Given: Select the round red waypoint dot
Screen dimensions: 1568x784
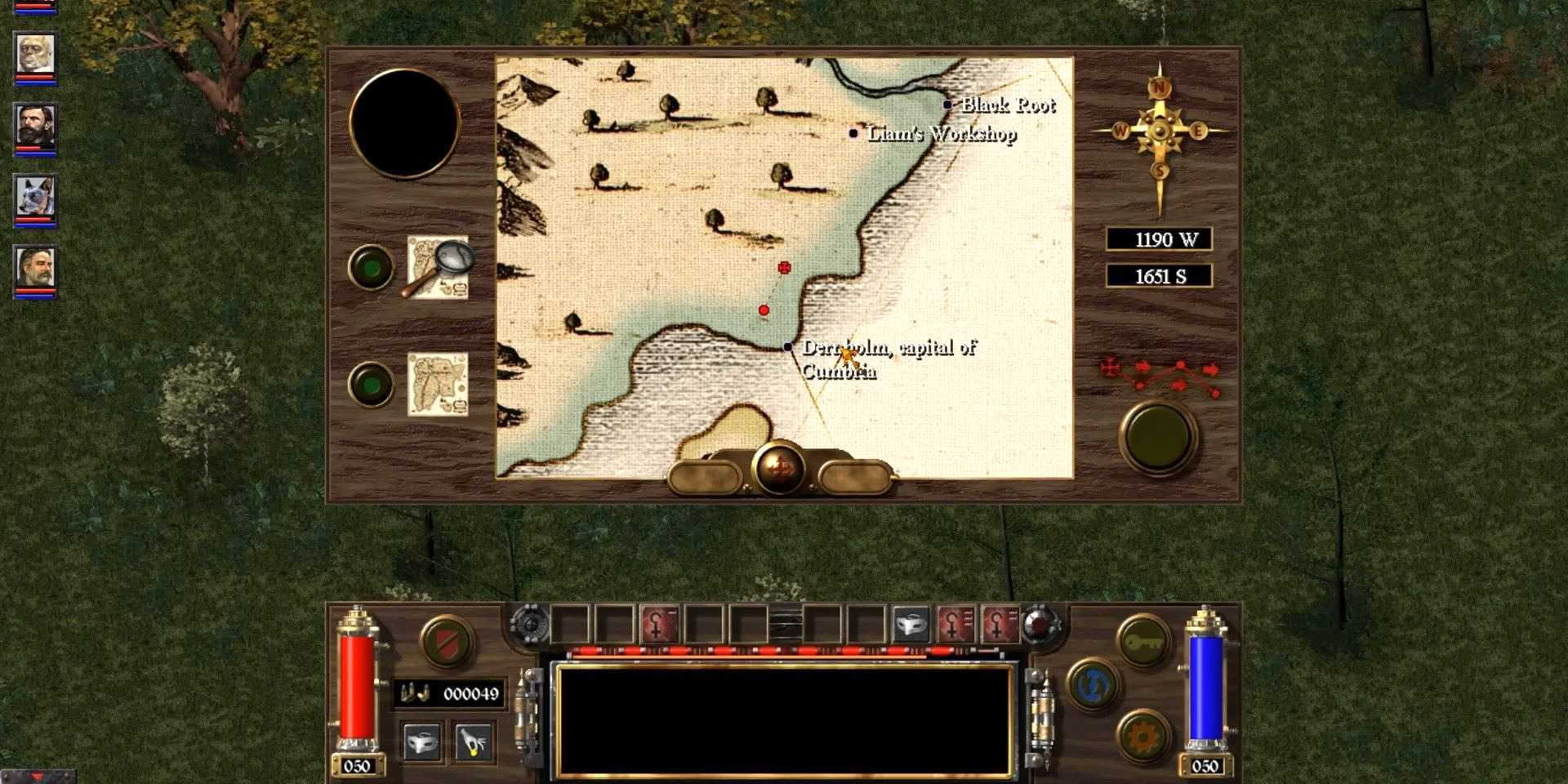Looking at the screenshot, I should (764, 310).
